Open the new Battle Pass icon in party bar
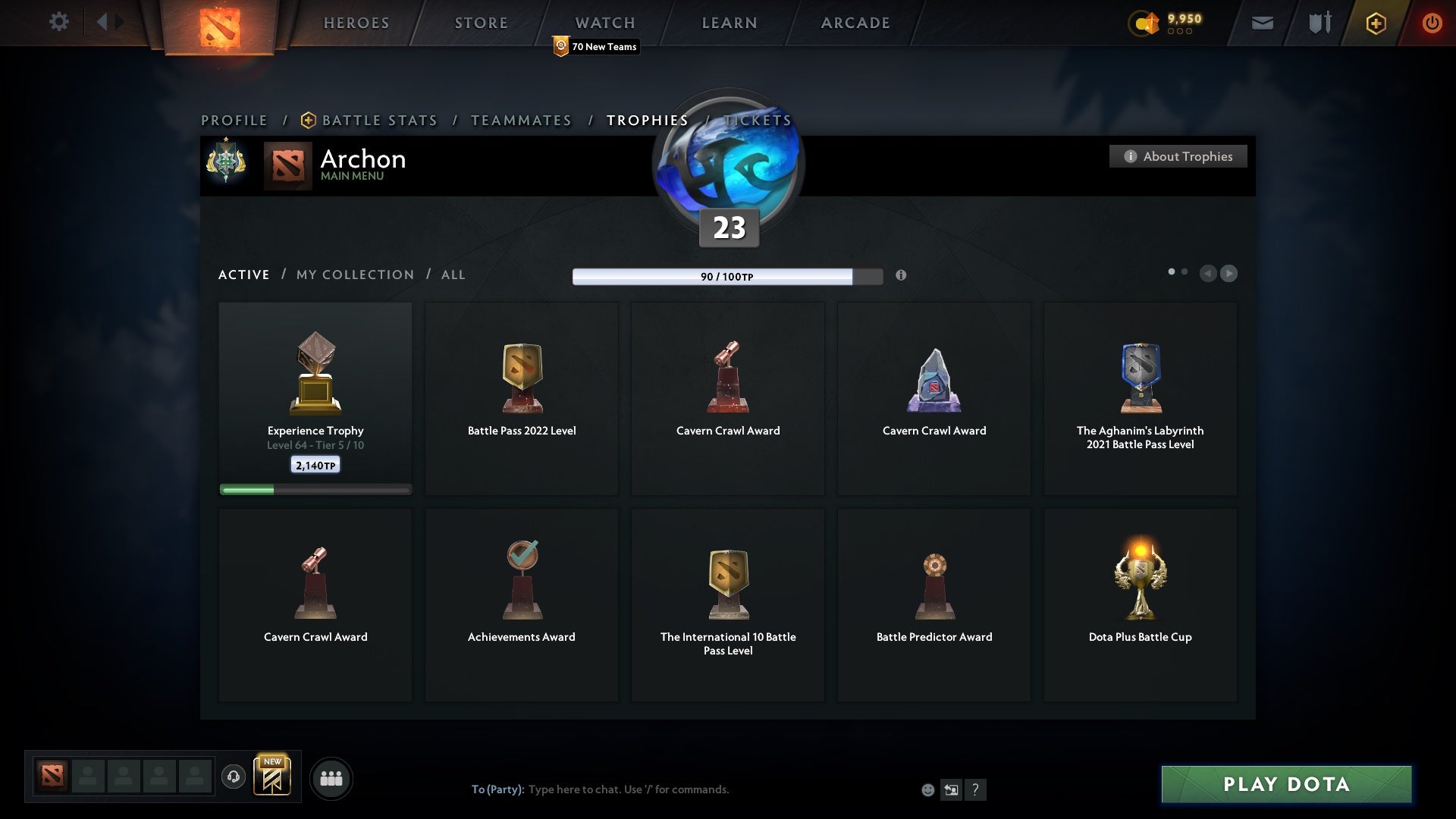1456x819 pixels. (273, 778)
